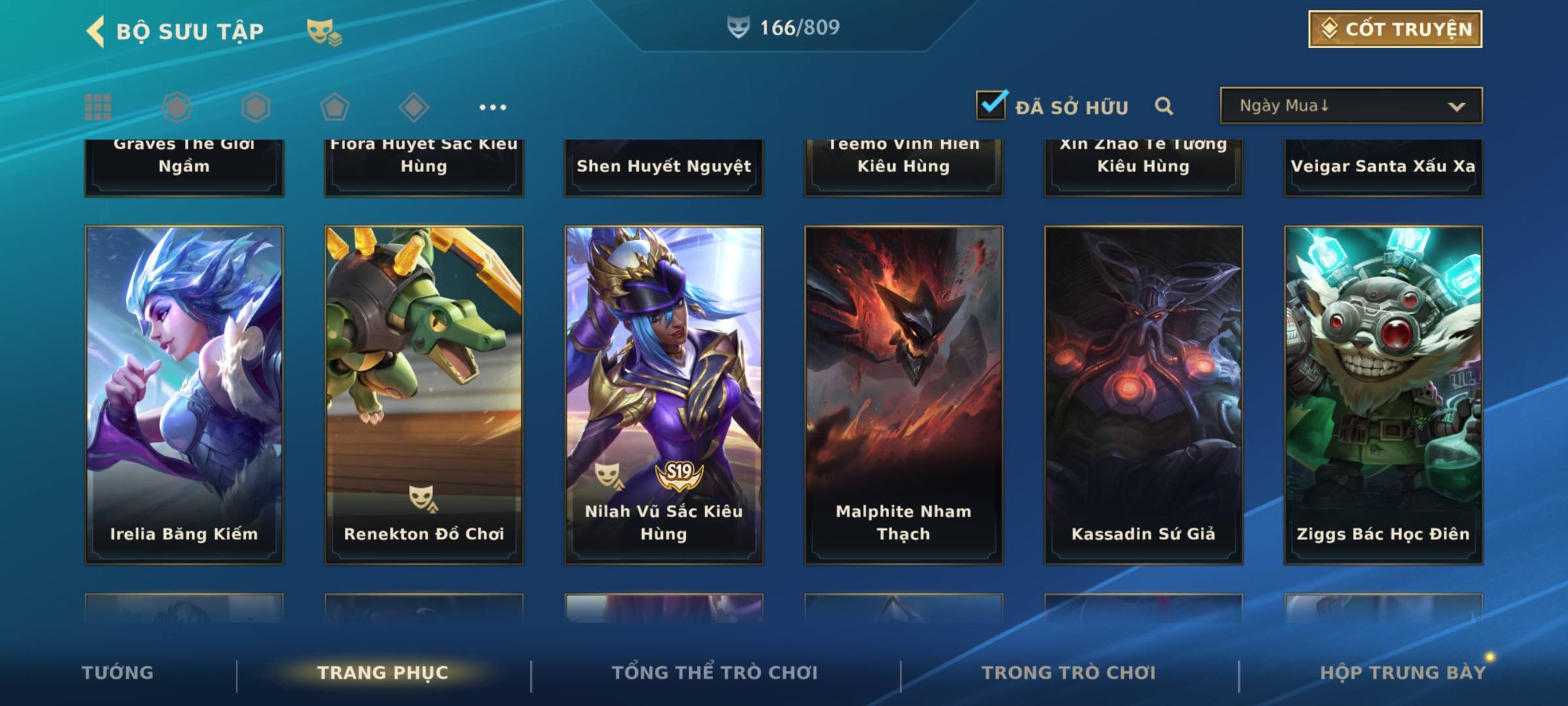
Task: Go back from Bộ Sưu Tập screen
Action: pos(97,31)
